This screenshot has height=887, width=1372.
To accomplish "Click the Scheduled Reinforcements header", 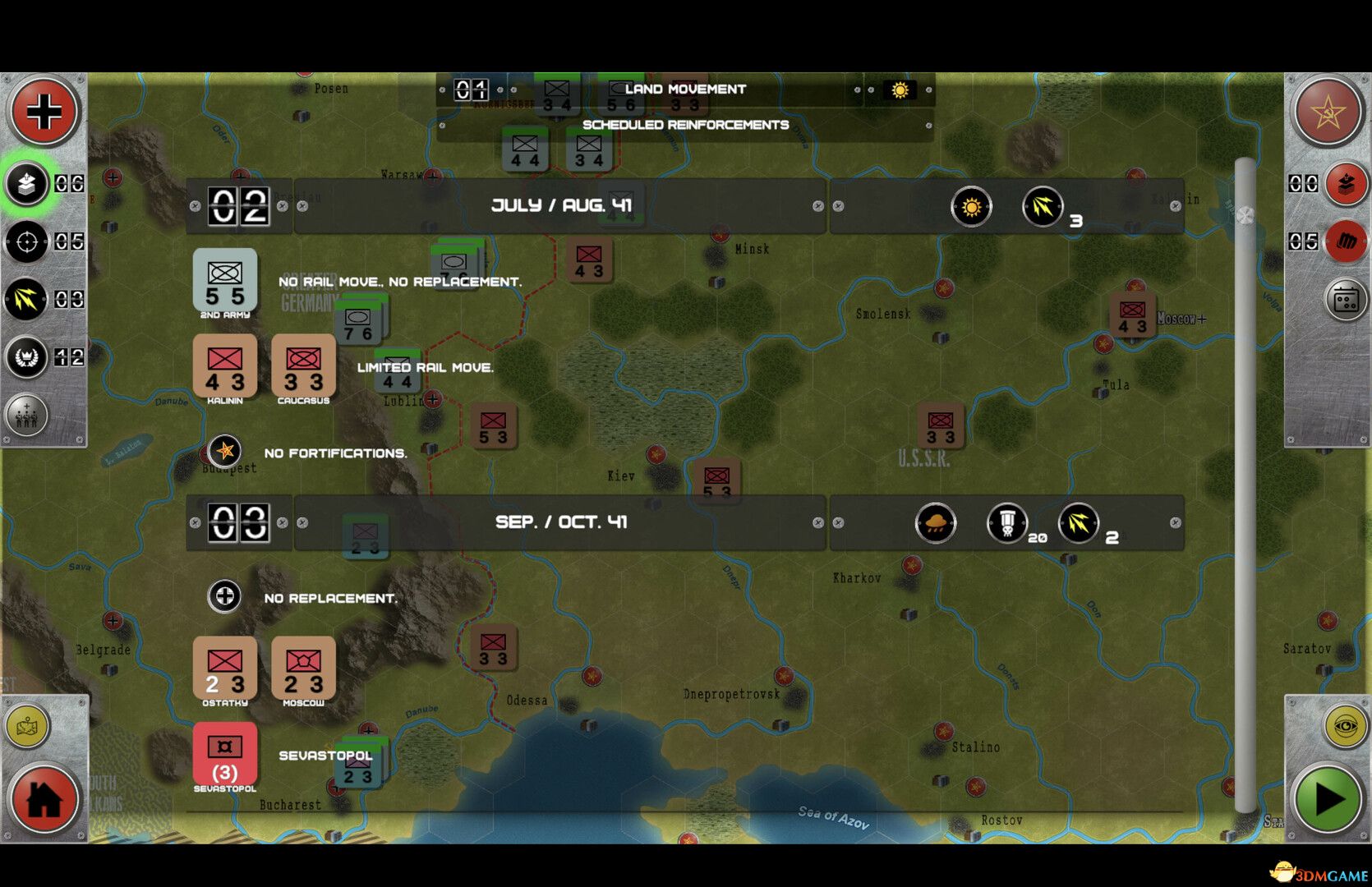I will point(686,125).
